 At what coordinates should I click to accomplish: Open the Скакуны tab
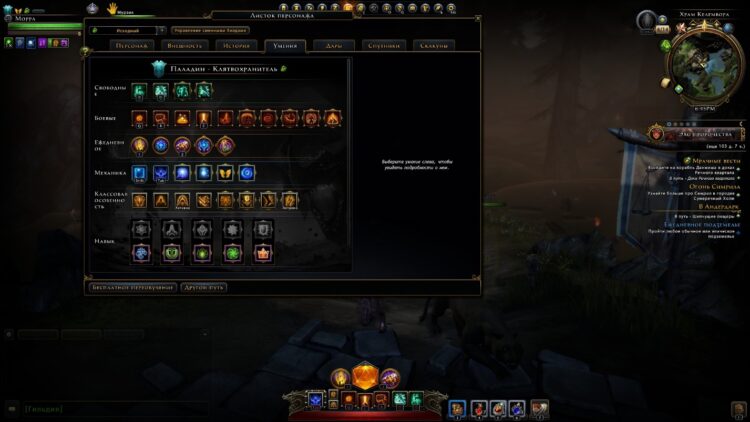(x=433, y=46)
